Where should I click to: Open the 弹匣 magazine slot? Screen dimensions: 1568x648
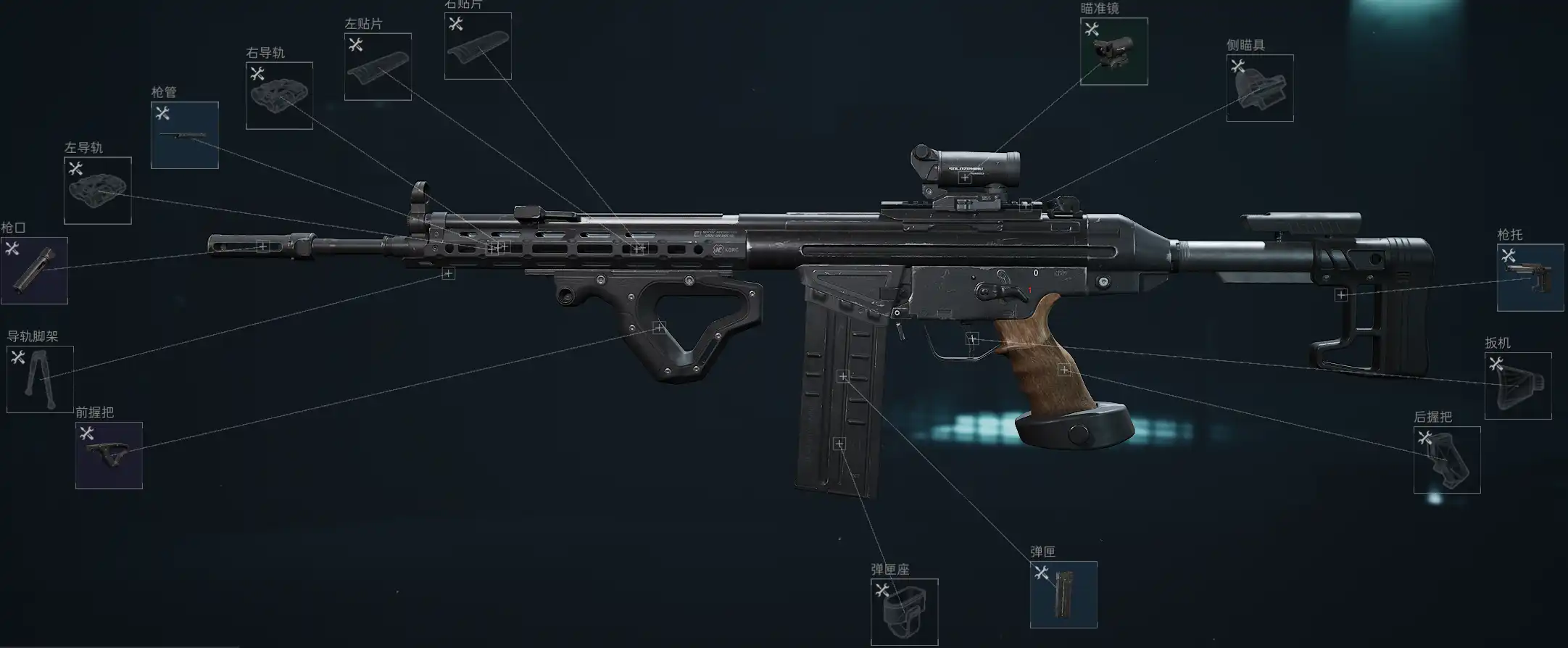click(x=1063, y=594)
